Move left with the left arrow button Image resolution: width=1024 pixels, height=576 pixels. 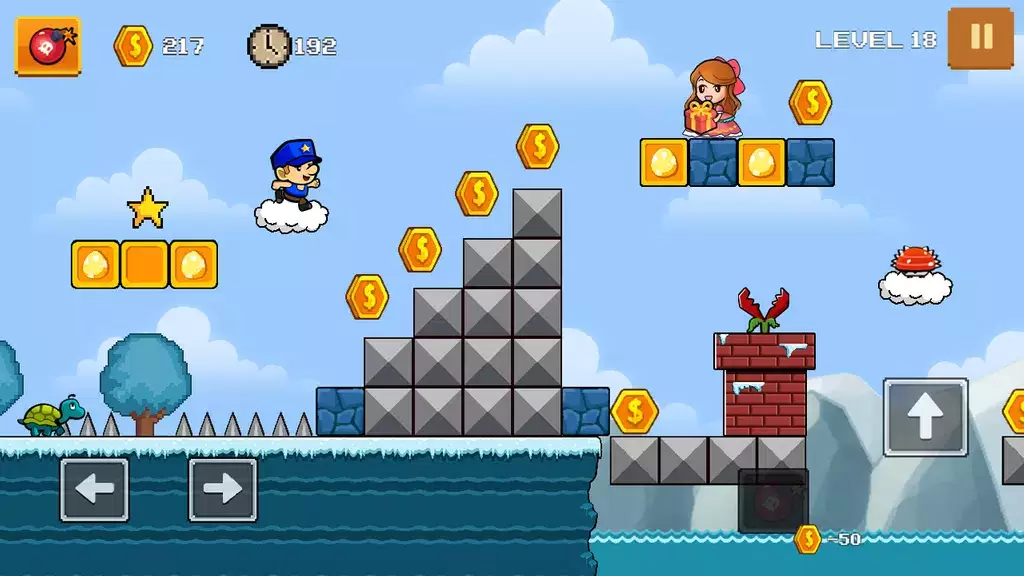point(94,489)
